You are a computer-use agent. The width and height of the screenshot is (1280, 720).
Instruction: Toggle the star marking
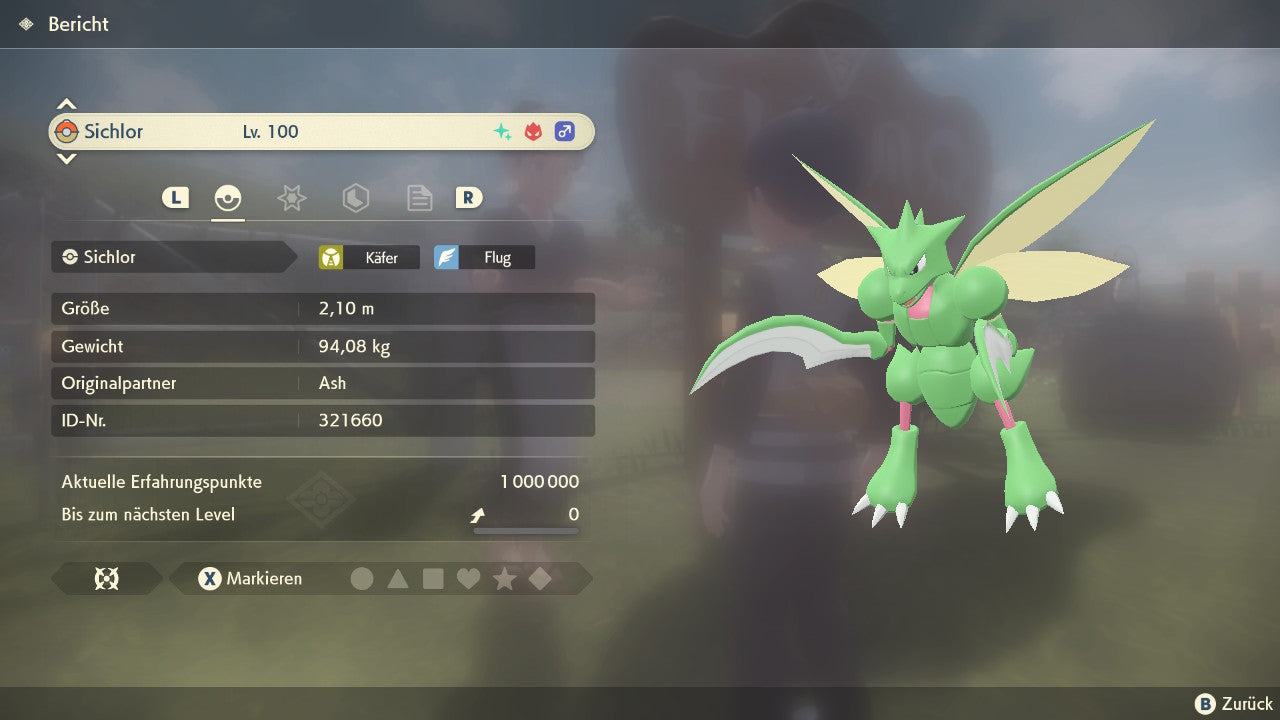504,579
